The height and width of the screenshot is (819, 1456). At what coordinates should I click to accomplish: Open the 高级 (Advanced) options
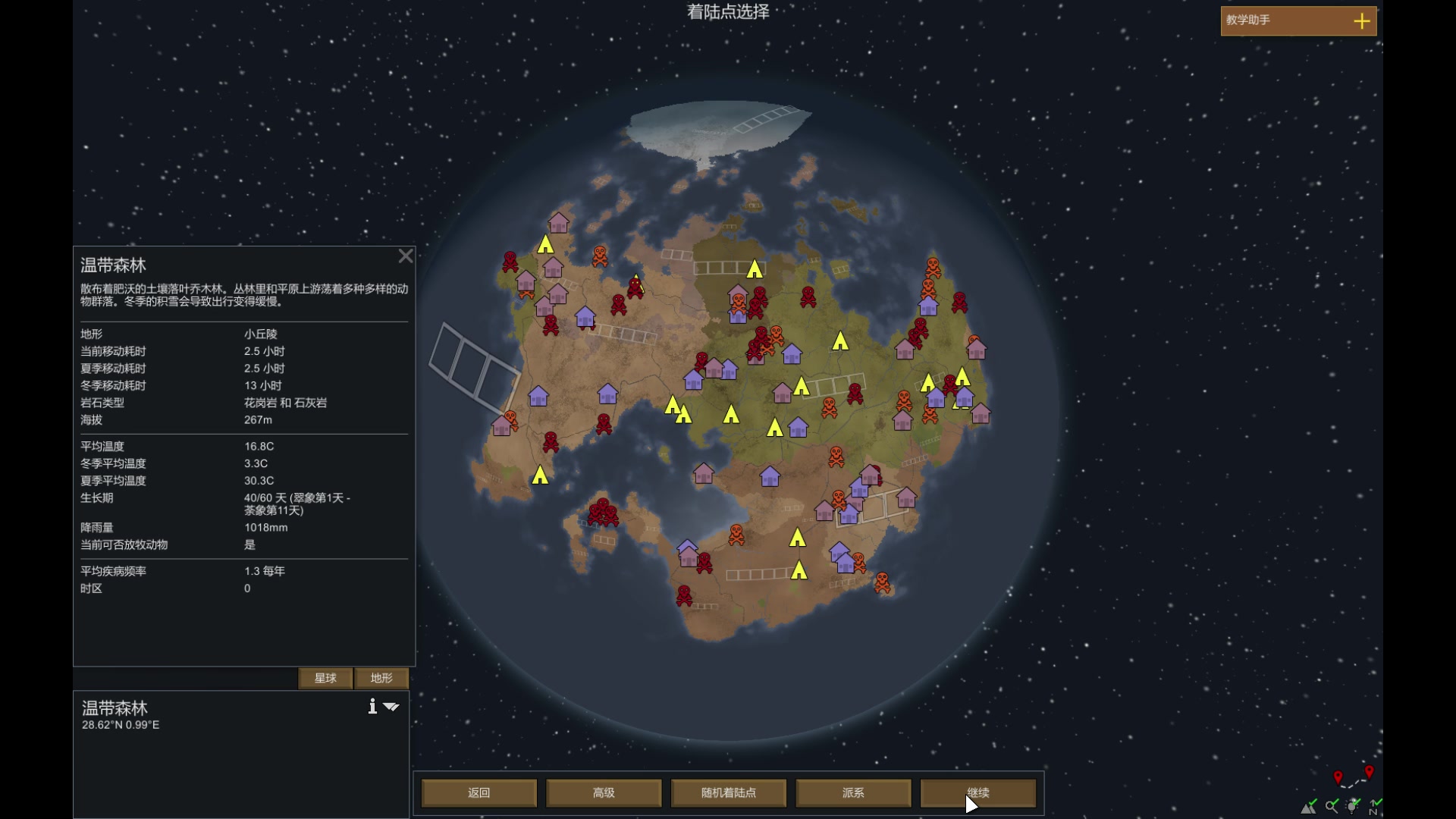point(604,792)
